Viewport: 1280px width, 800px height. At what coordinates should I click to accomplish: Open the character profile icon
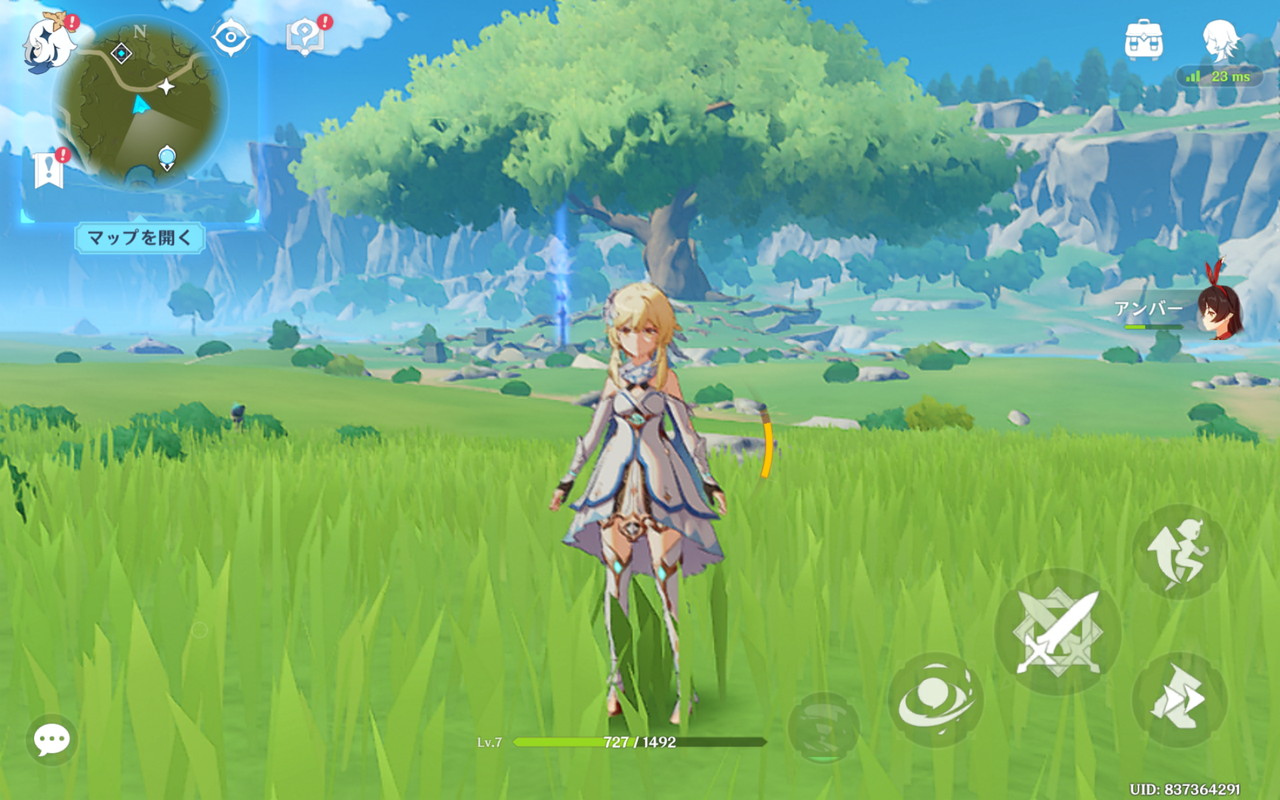click(x=1220, y=40)
